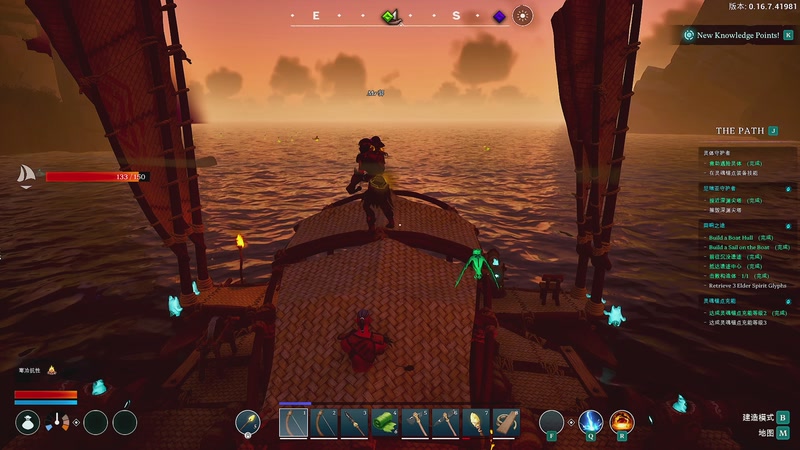Click the round staff slot left of the hotbar

pos(248,423)
